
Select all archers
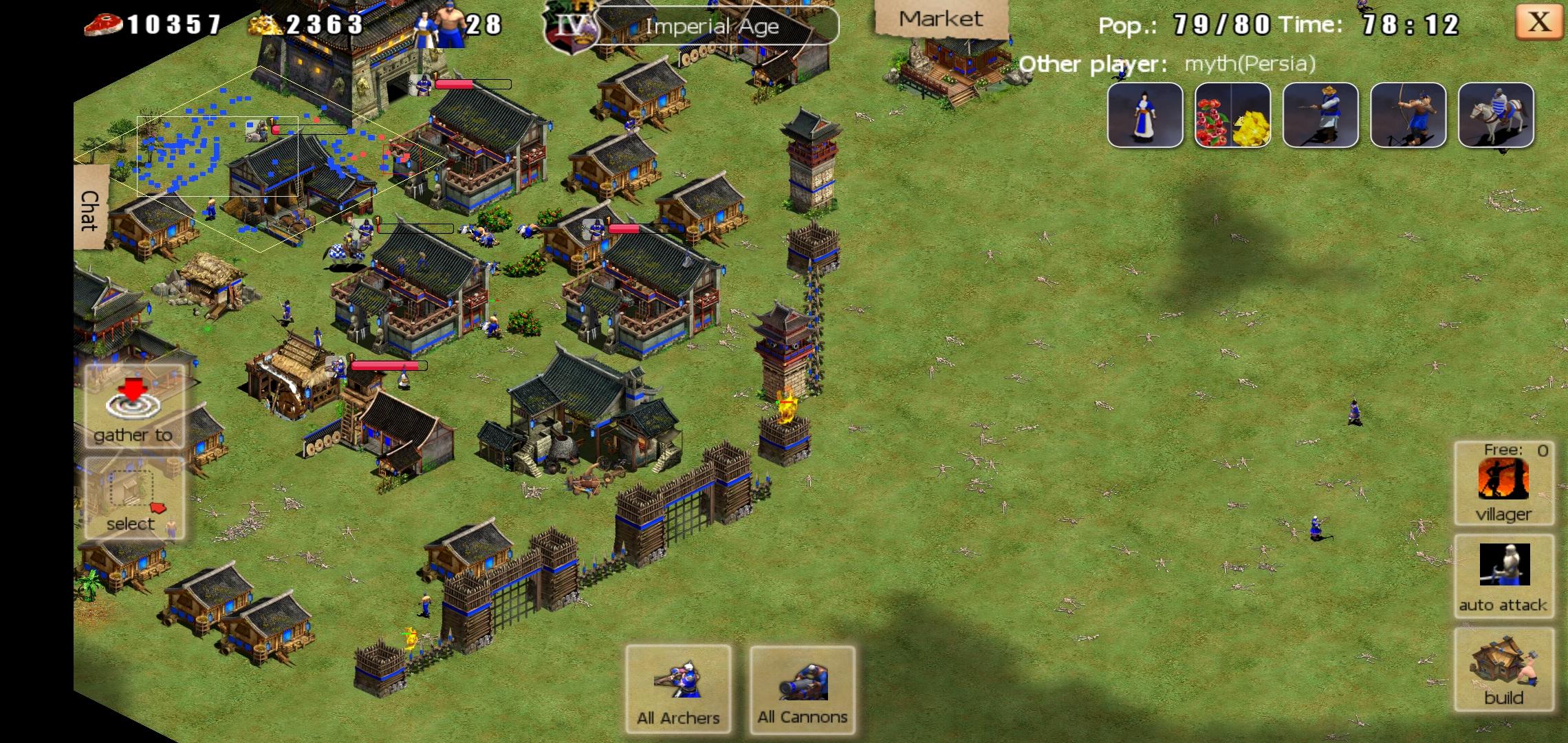(678, 689)
